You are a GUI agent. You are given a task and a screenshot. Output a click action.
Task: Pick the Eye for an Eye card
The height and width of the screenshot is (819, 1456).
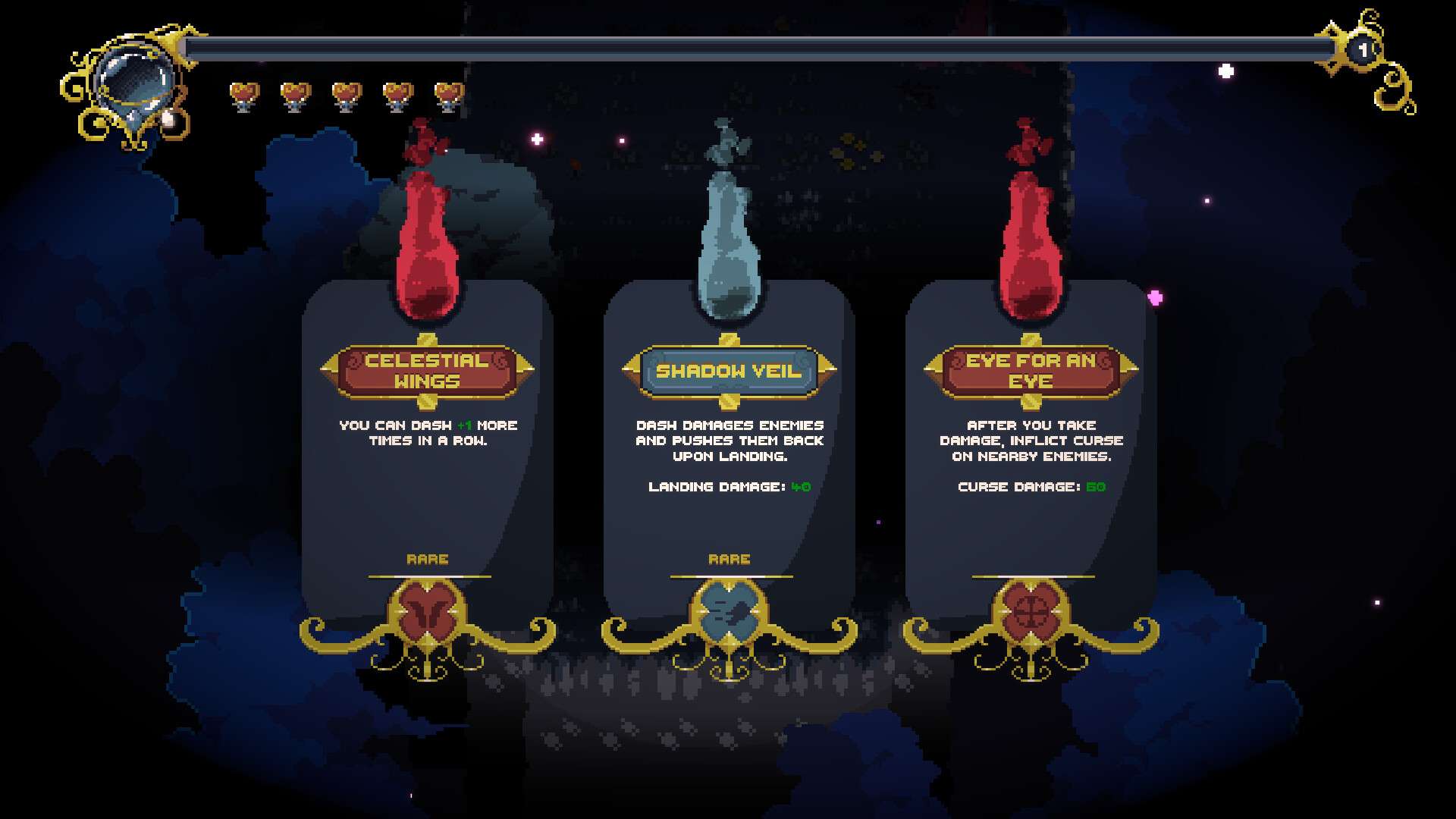pyautogui.click(x=1031, y=455)
